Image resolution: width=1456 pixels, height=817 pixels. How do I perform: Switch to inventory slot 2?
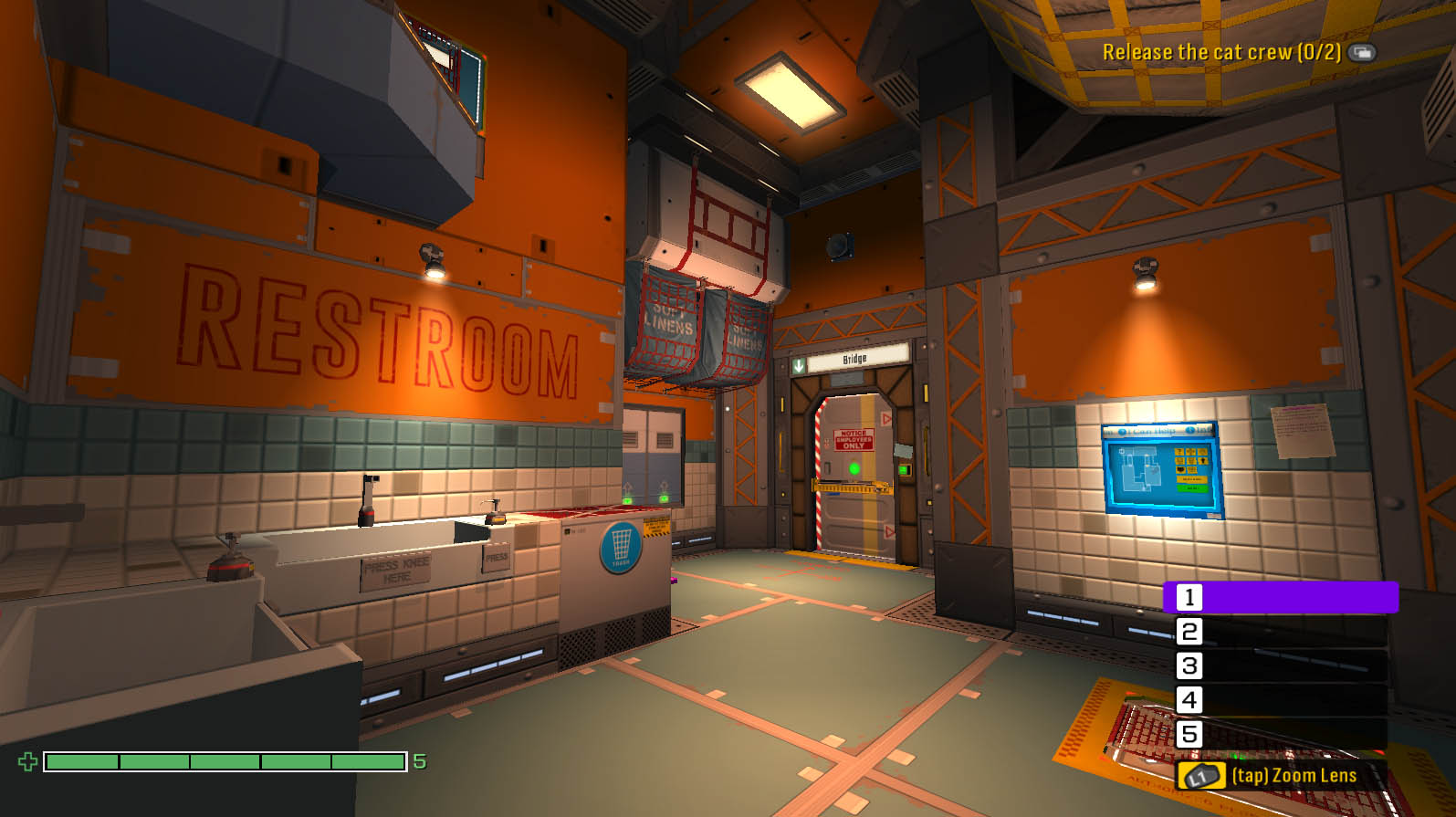(x=1280, y=632)
